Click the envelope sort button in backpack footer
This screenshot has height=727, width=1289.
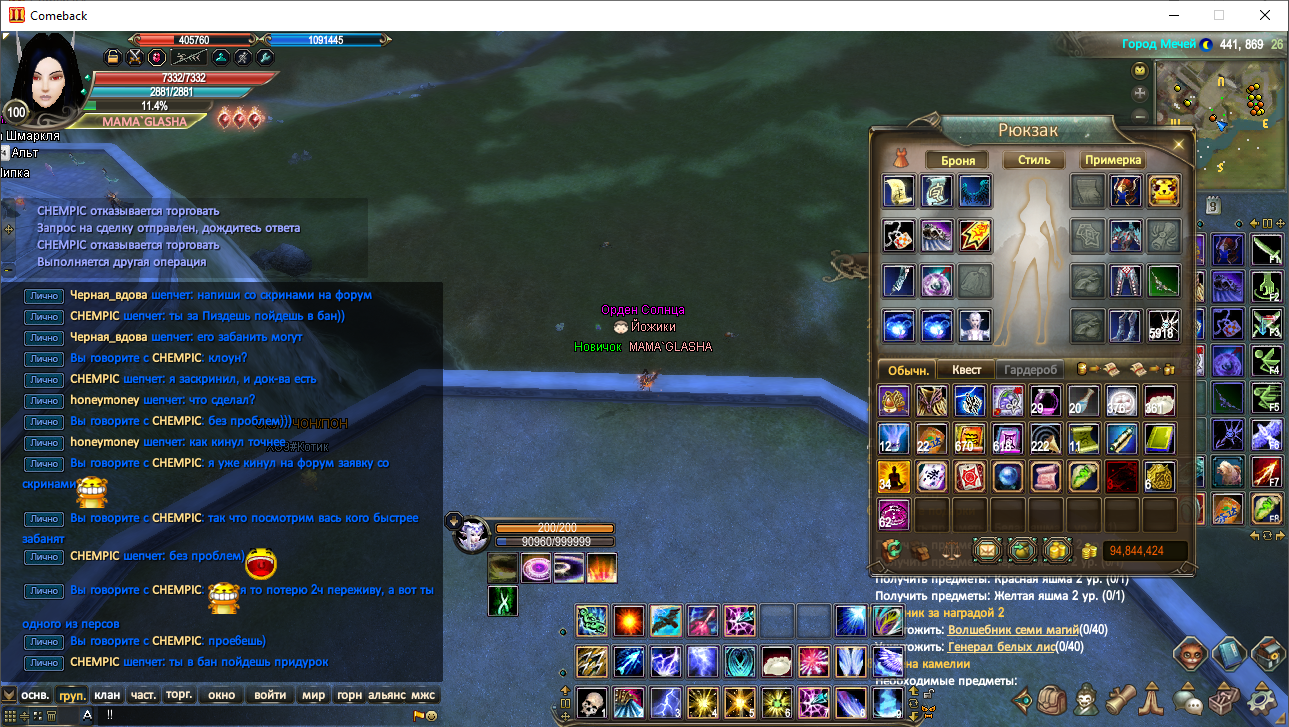tap(988, 550)
